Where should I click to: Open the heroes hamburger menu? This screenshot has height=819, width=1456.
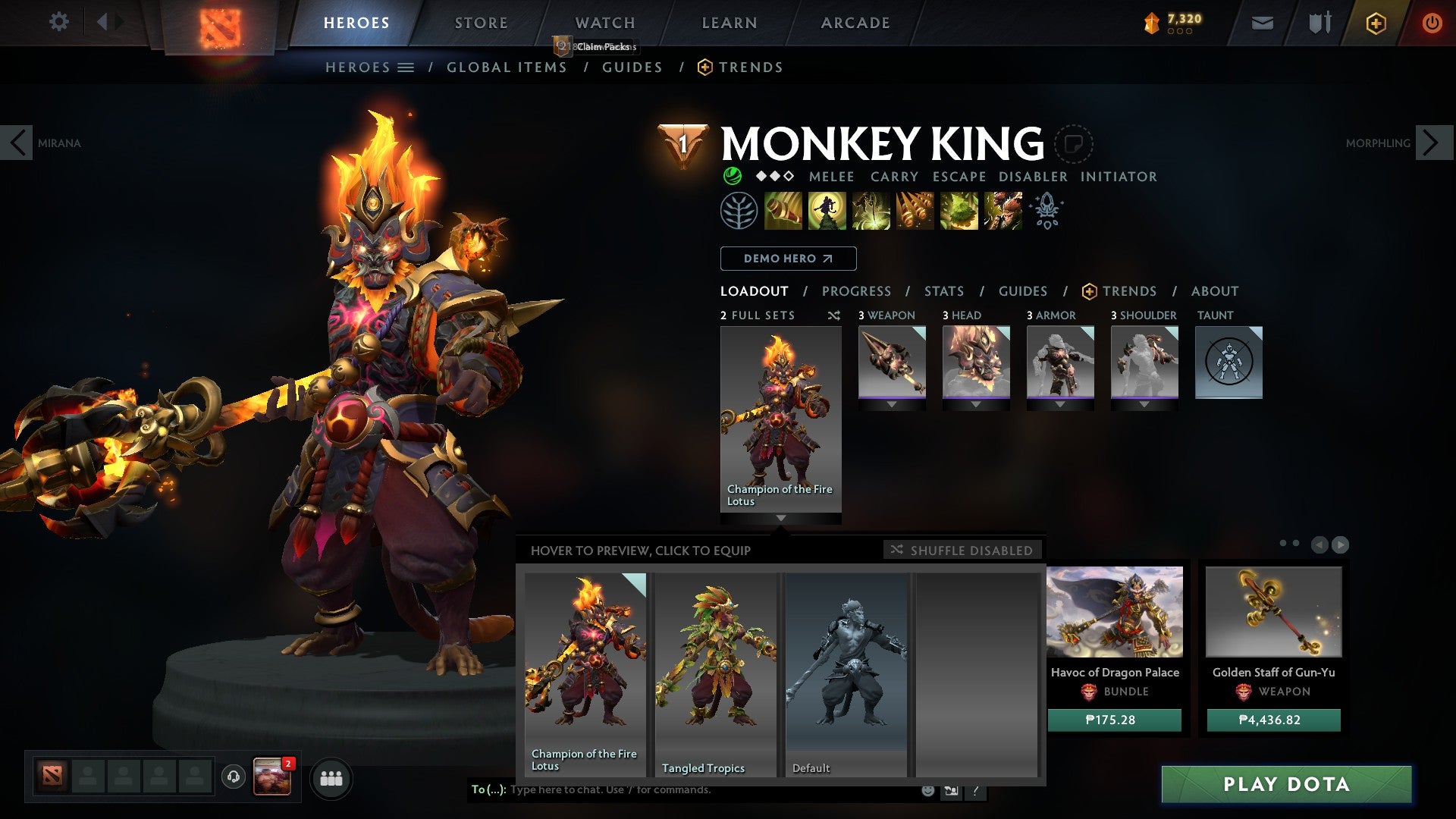(406, 67)
